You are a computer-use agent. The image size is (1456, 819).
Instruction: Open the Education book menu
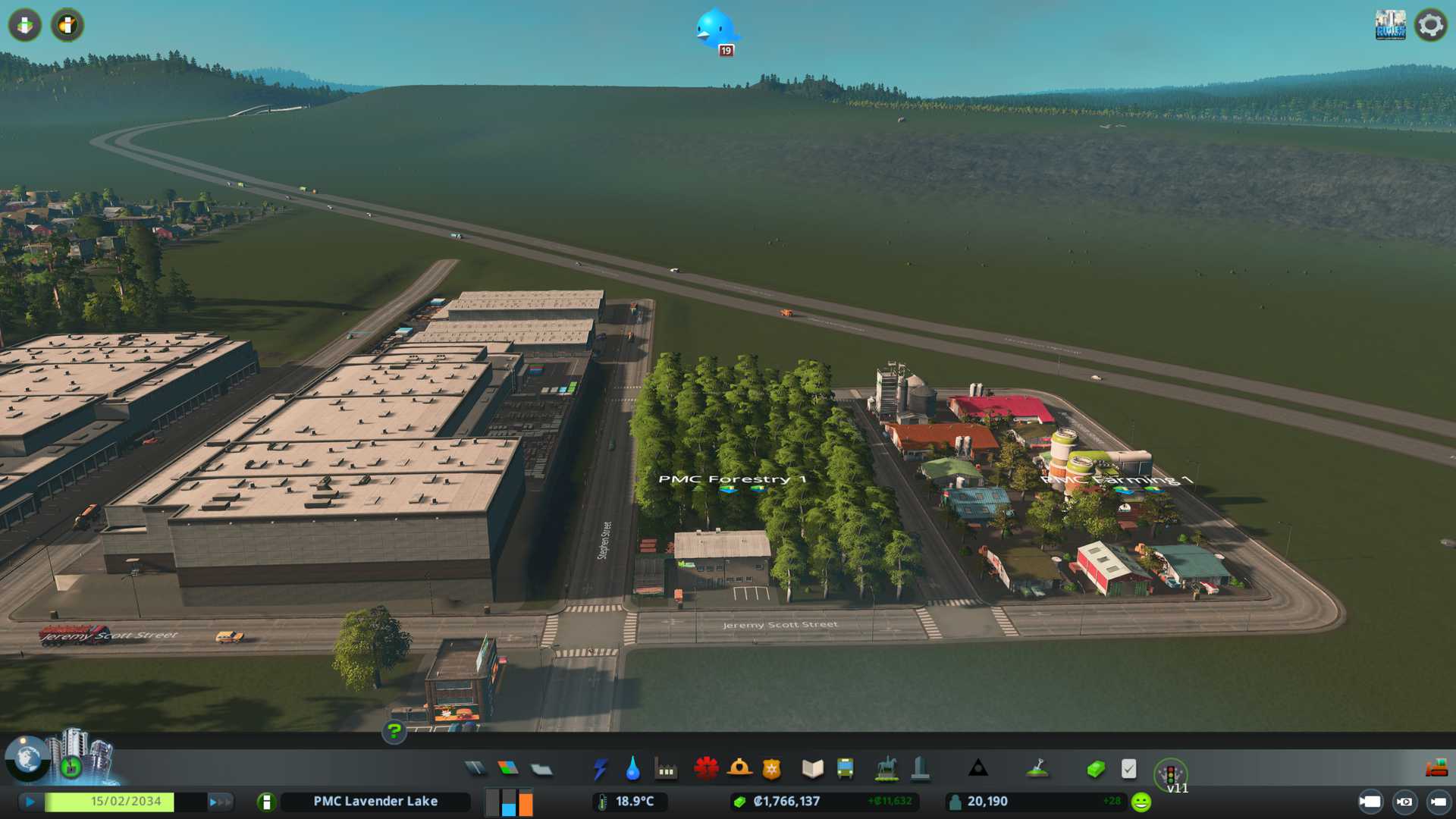pyautogui.click(x=812, y=769)
